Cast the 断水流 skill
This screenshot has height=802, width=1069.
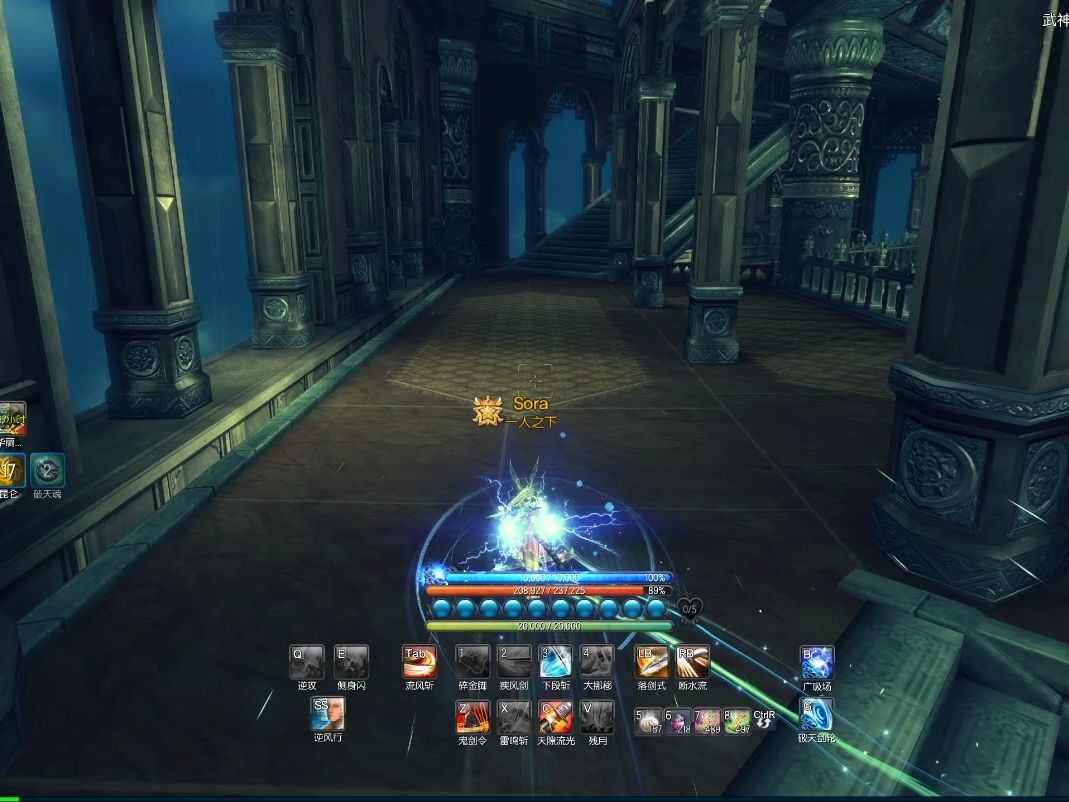tap(693, 662)
